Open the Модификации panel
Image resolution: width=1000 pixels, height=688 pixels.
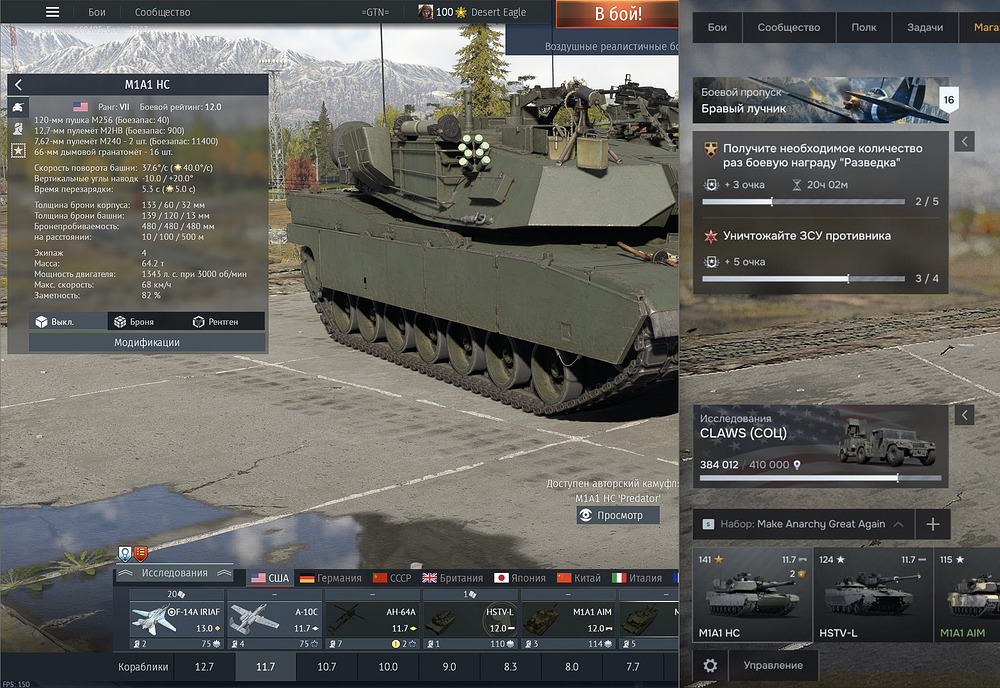tap(147, 342)
